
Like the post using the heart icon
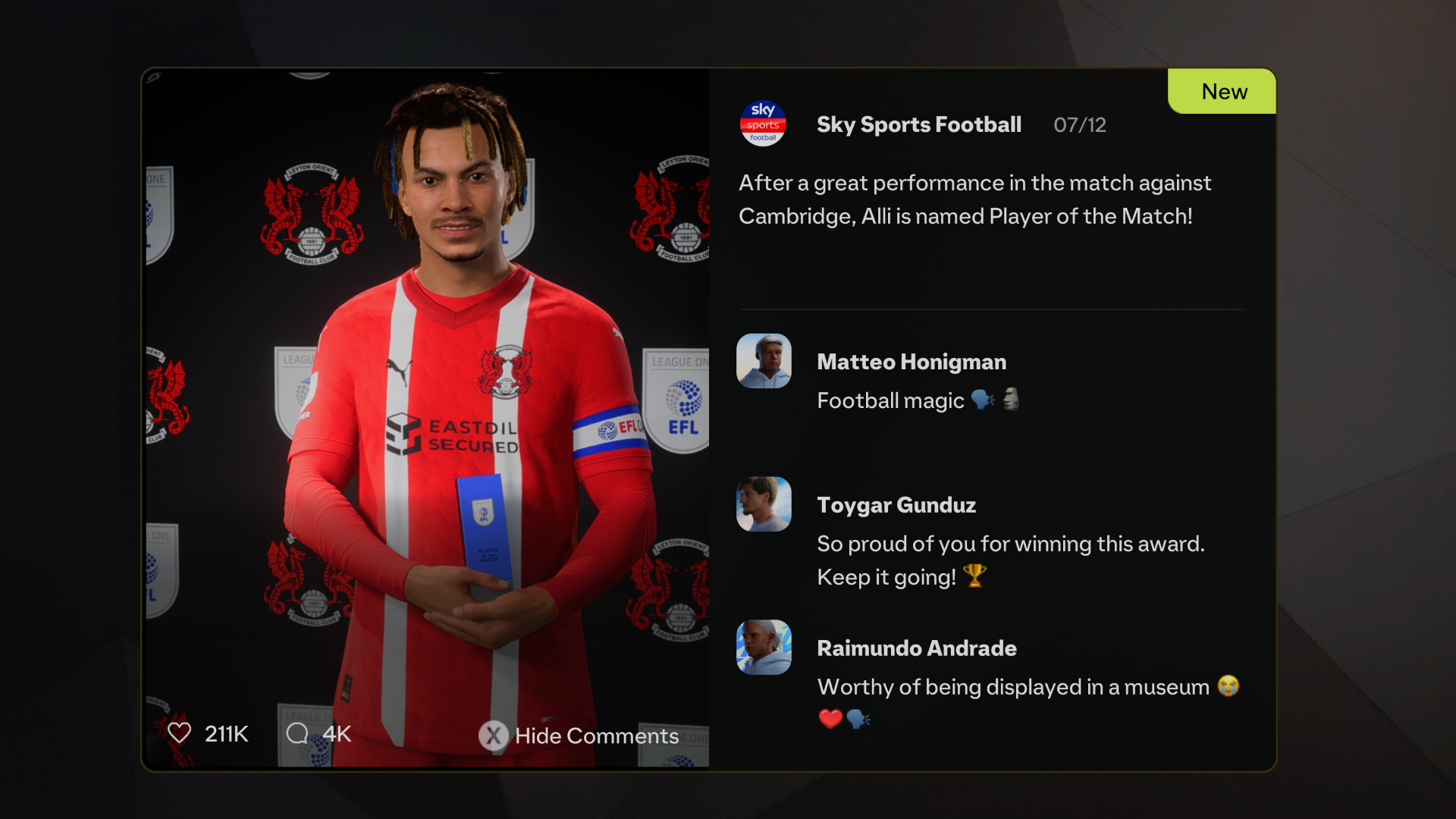pos(180,733)
